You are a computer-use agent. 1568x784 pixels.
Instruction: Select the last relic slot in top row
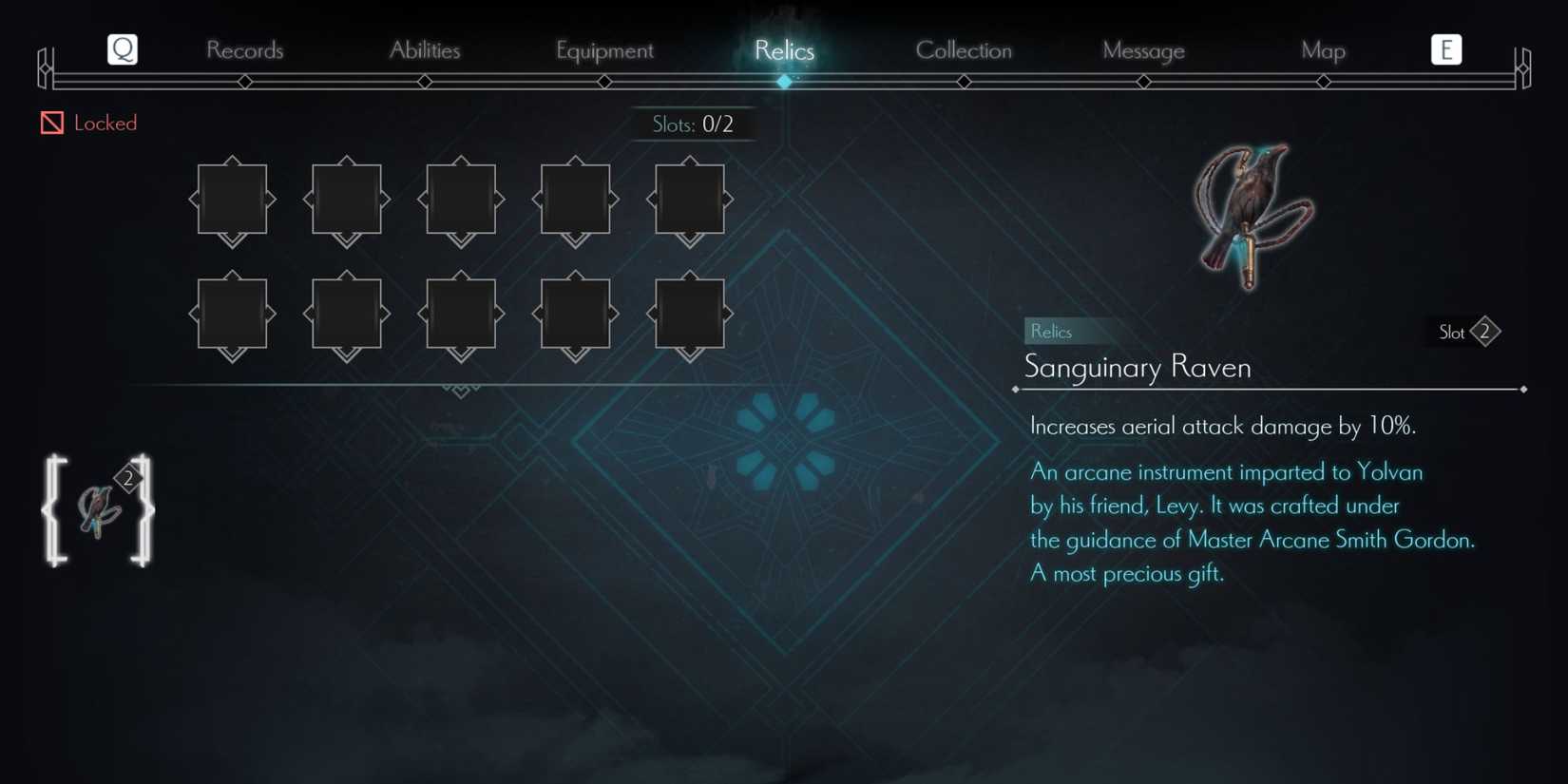690,201
